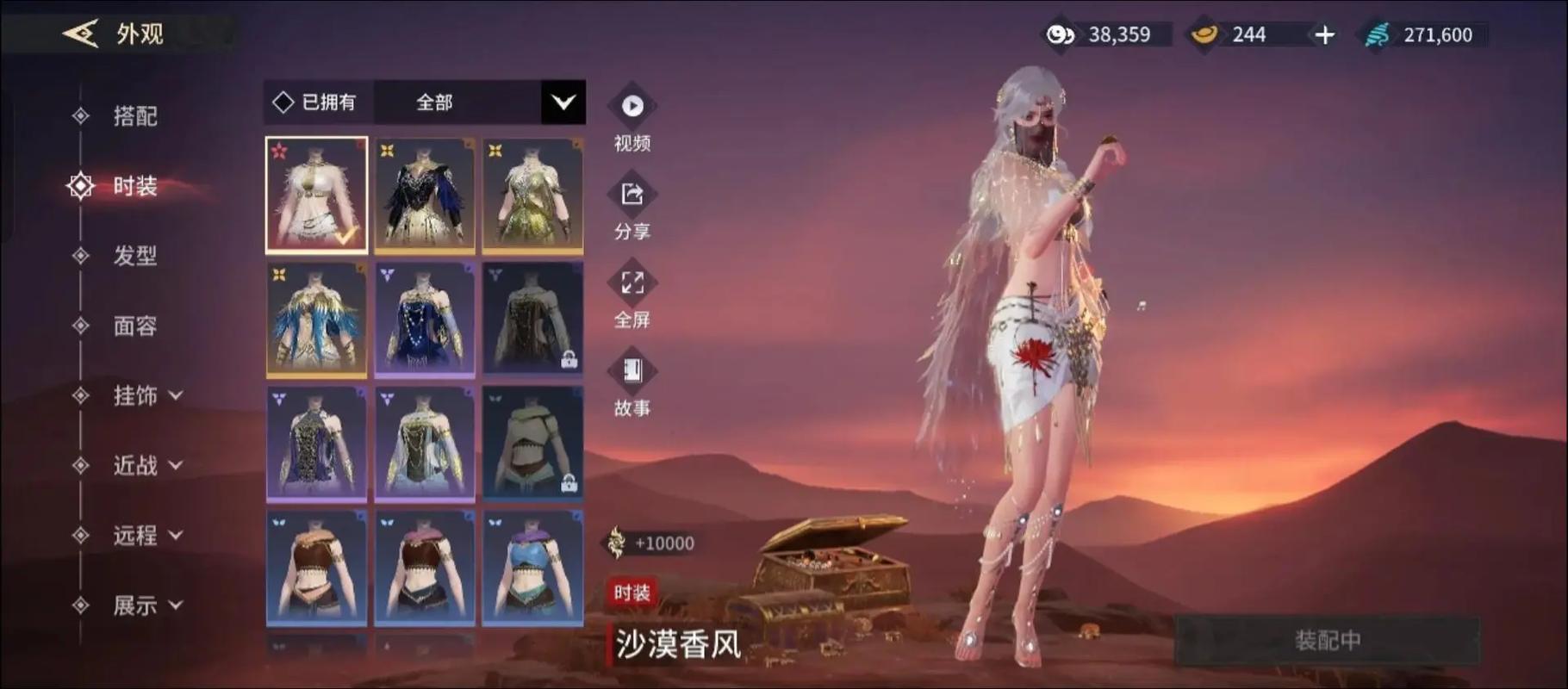Image resolution: width=1568 pixels, height=689 pixels.
Task: Tap the 分享 share button
Action: pos(632,196)
